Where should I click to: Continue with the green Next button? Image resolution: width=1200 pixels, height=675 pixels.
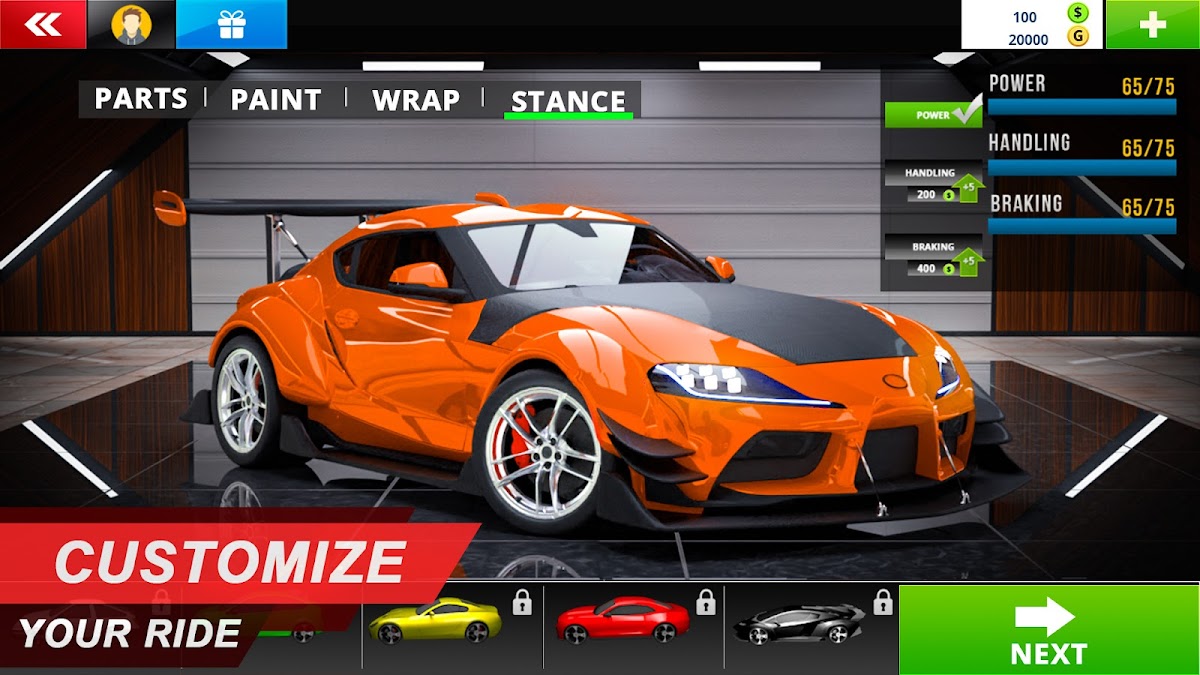click(x=1049, y=630)
